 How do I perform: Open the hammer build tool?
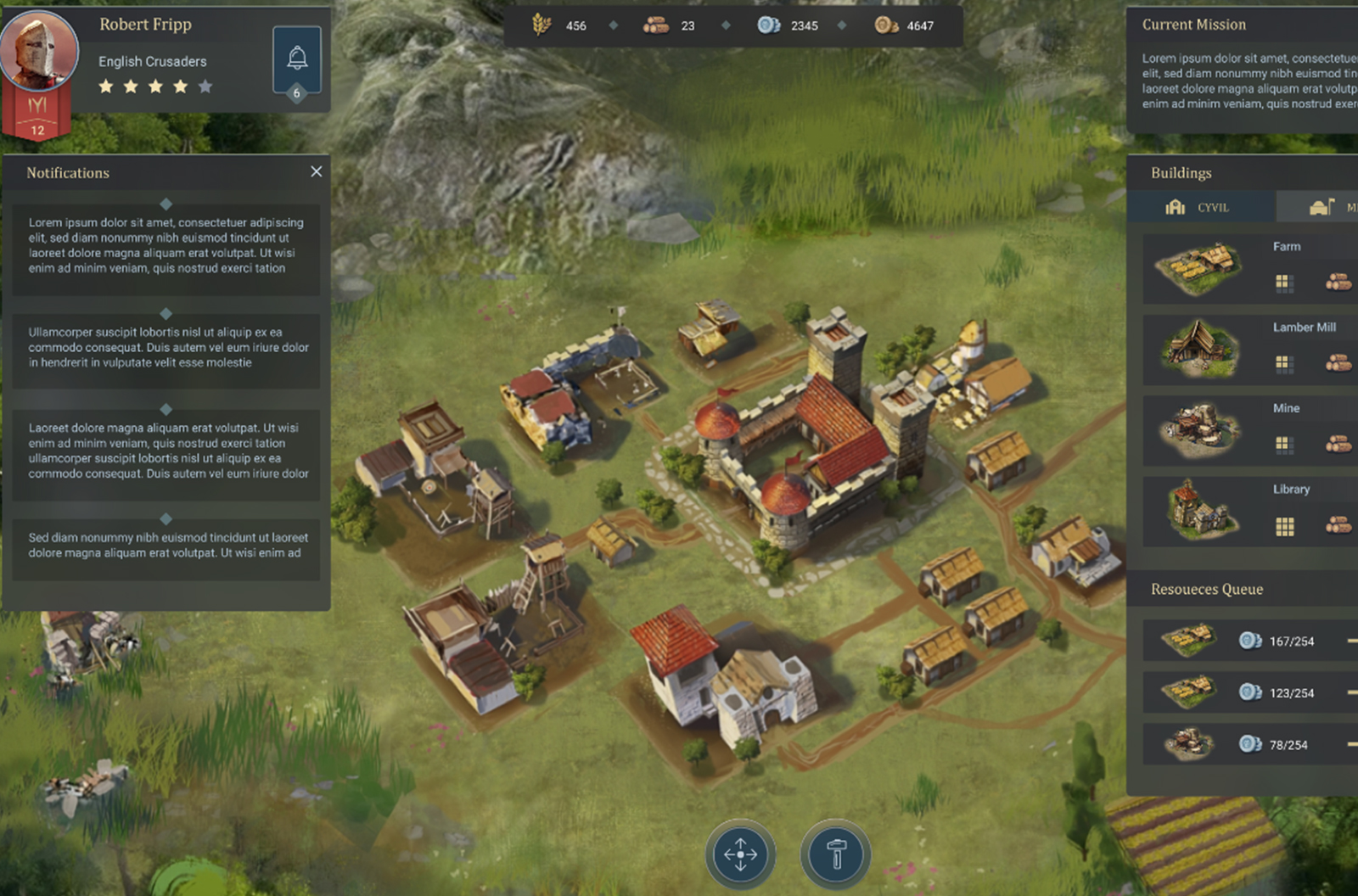point(836,854)
